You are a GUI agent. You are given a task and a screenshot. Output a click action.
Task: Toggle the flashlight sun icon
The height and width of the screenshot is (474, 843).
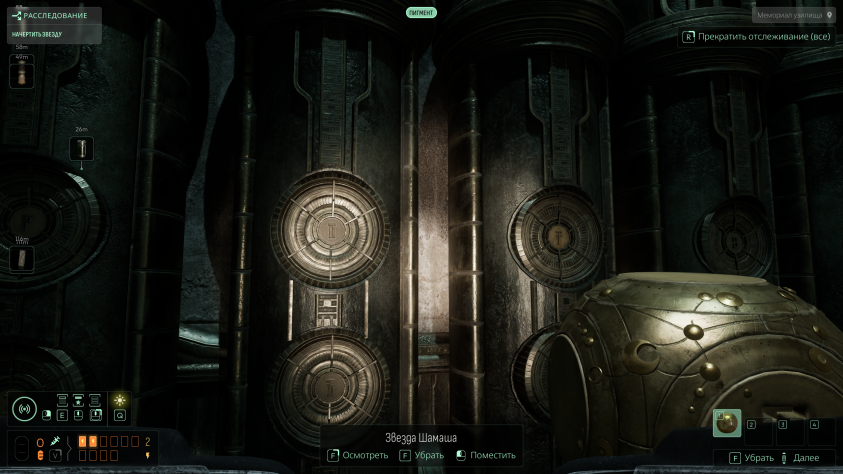coord(119,399)
